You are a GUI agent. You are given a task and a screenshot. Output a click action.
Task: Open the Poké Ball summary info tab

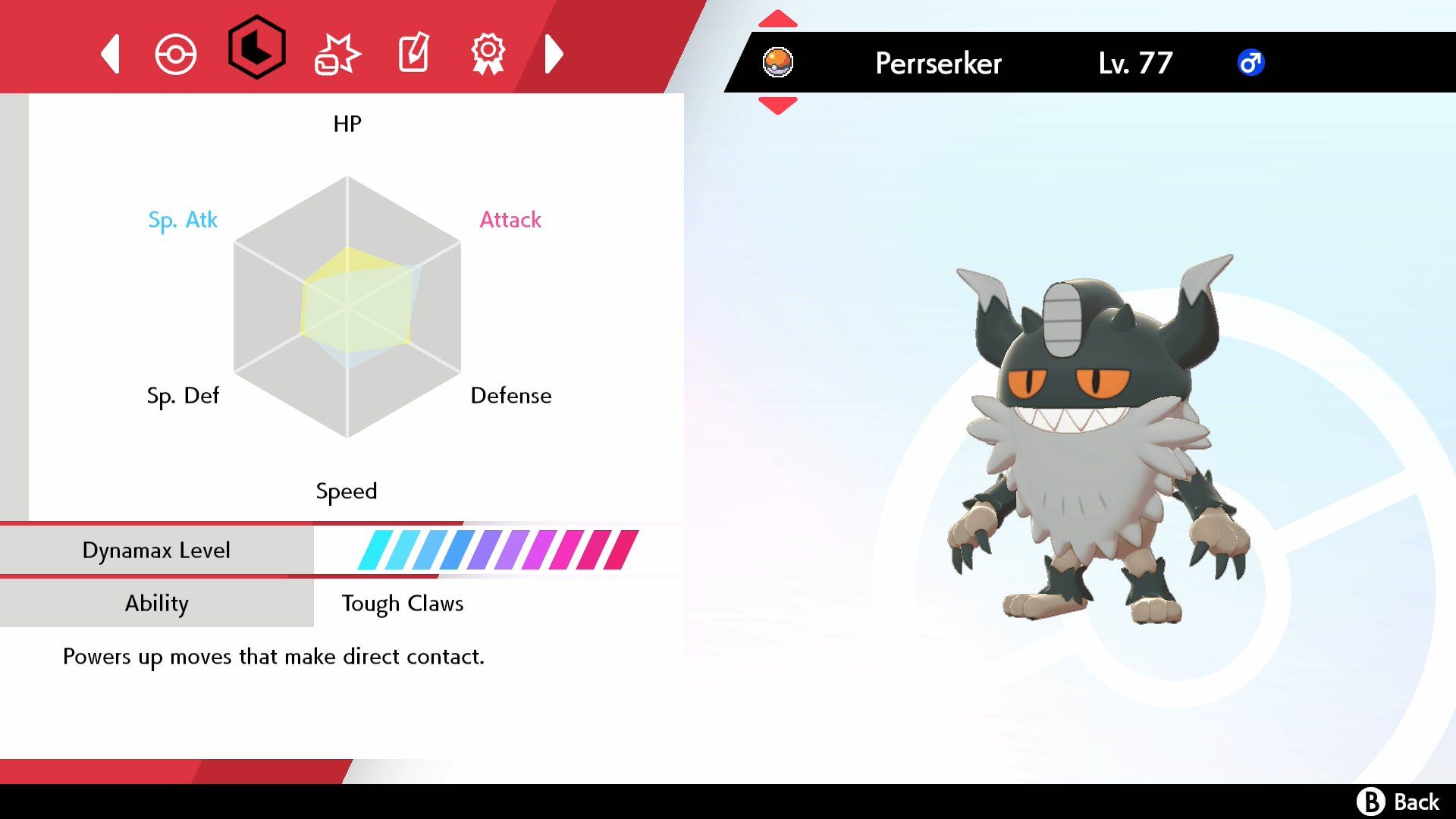(176, 53)
